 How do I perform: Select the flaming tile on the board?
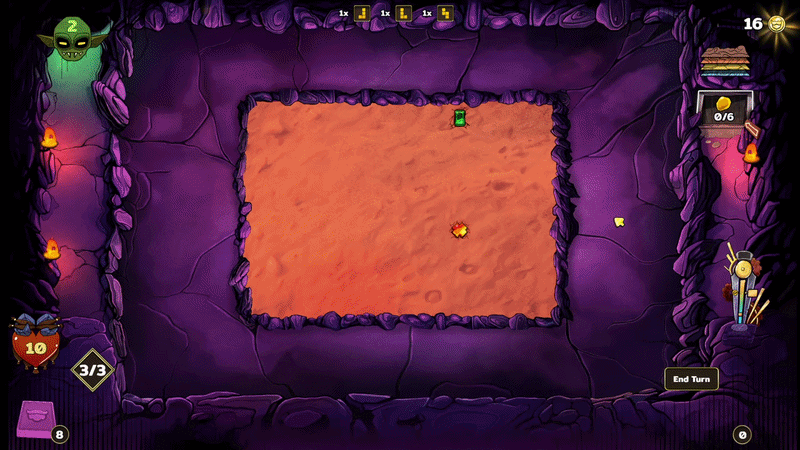click(x=460, y=230)
